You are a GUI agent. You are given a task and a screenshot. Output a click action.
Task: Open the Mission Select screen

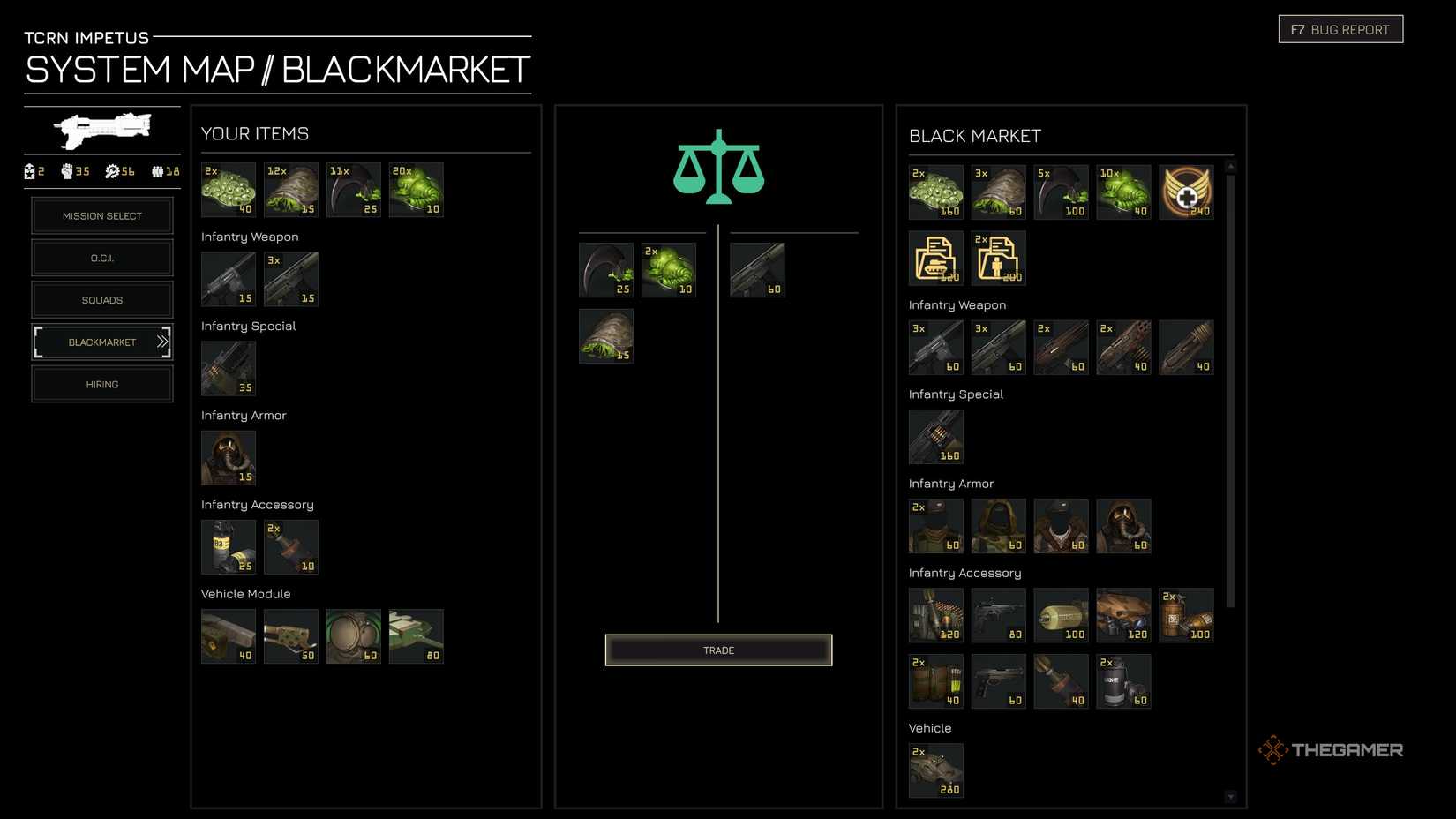102,215
